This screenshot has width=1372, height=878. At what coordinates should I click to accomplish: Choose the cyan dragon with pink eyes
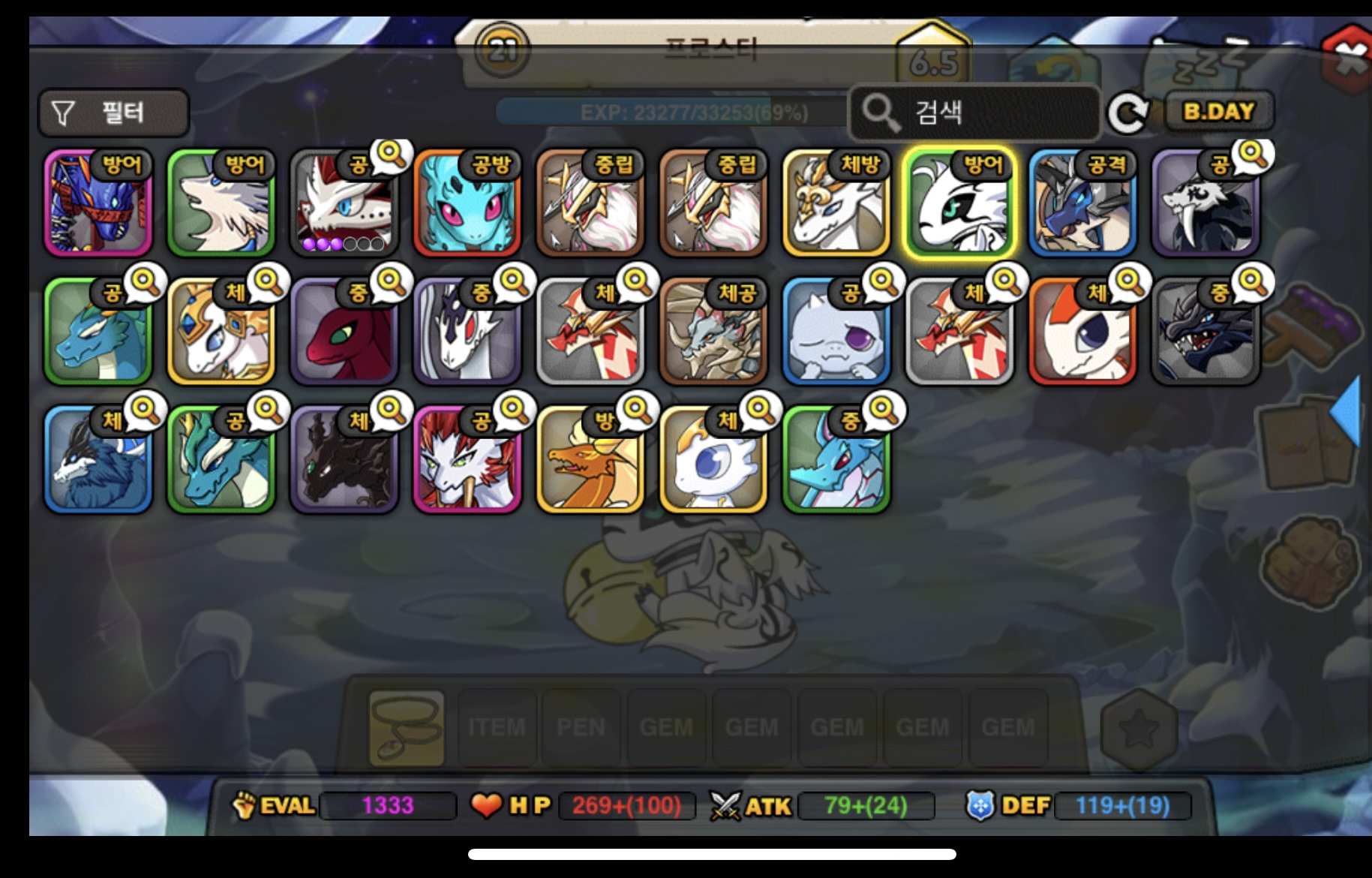tap(467, 203)
